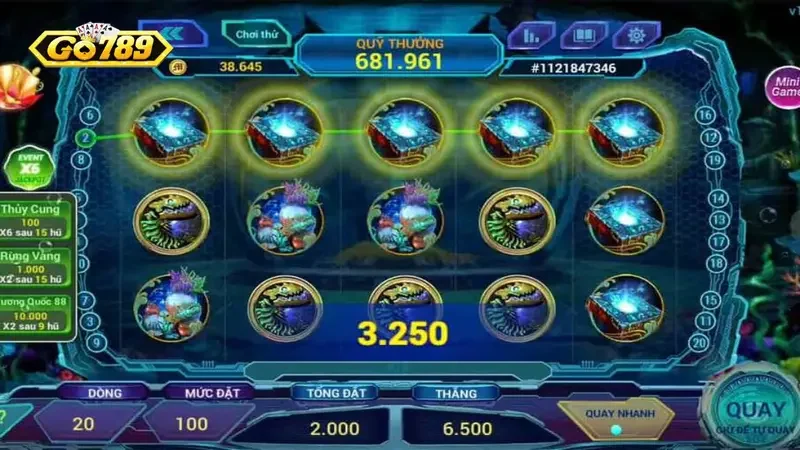The height and width of the screenshot is (450, 800).
Task: Open the bar chart statistics icon
Action: tap(531, 35)
